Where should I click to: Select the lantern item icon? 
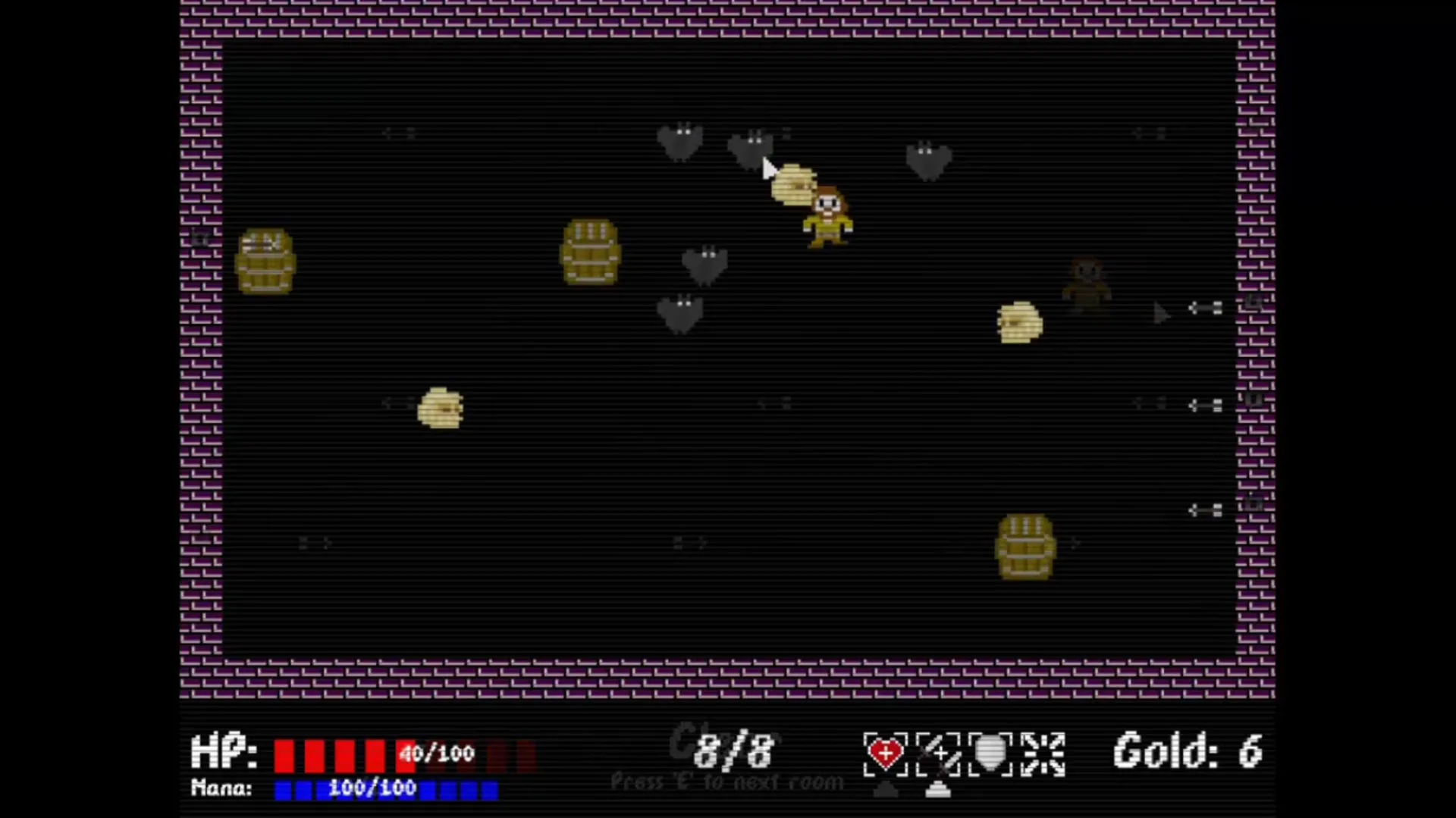coord(990,753)
